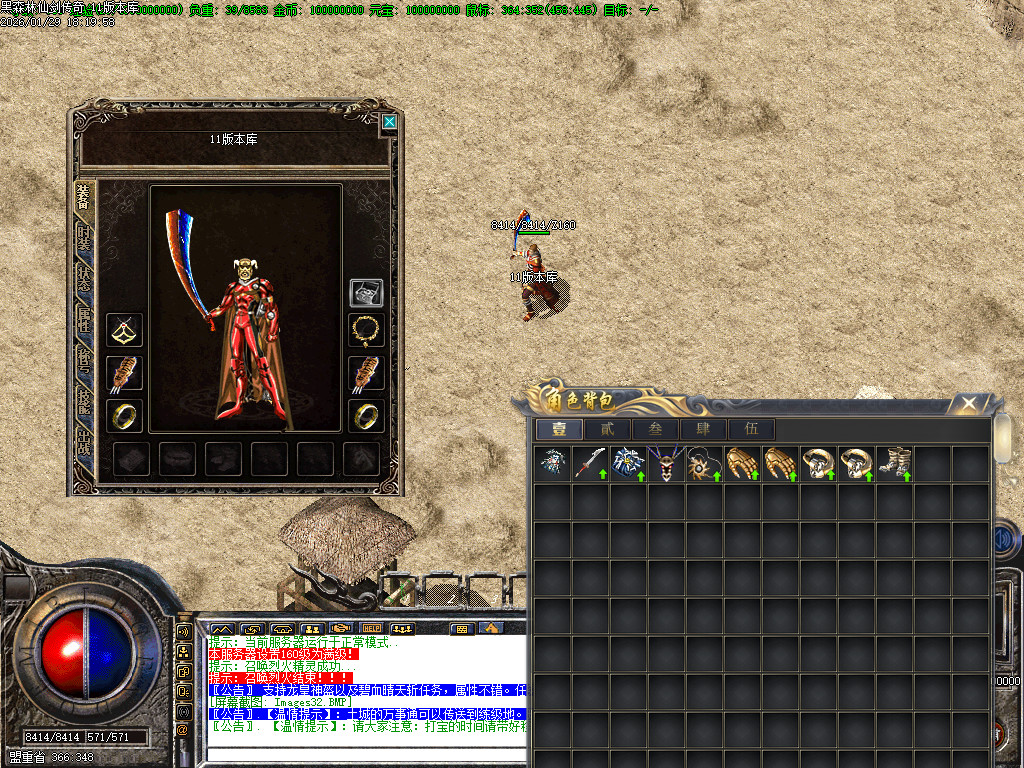Open backpack page 贰
Image resolution: width=1024 pixels, height=768 pixels.
[x=606, y=429]
